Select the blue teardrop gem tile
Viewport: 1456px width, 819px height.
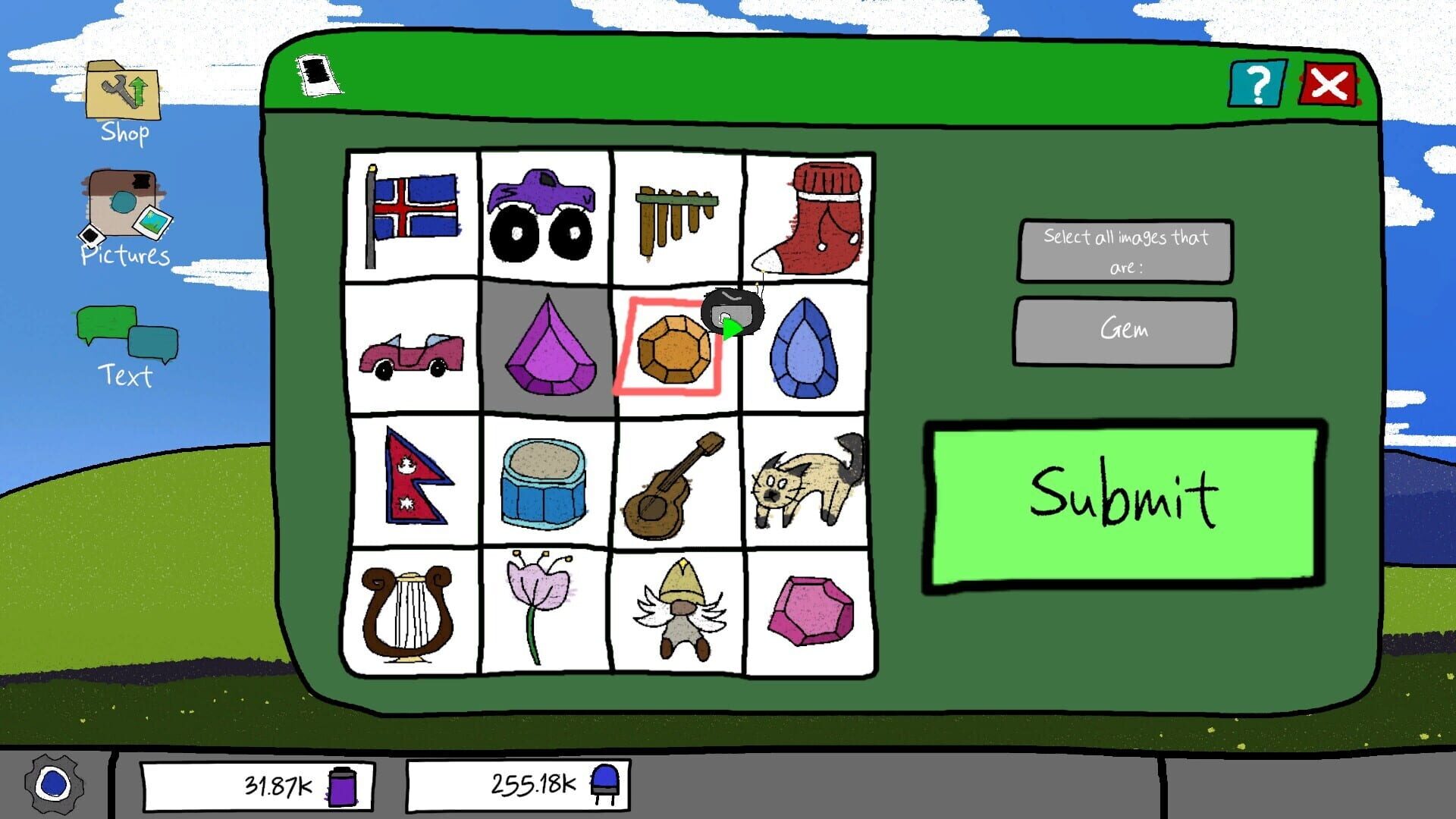click(x=806, y=347)
